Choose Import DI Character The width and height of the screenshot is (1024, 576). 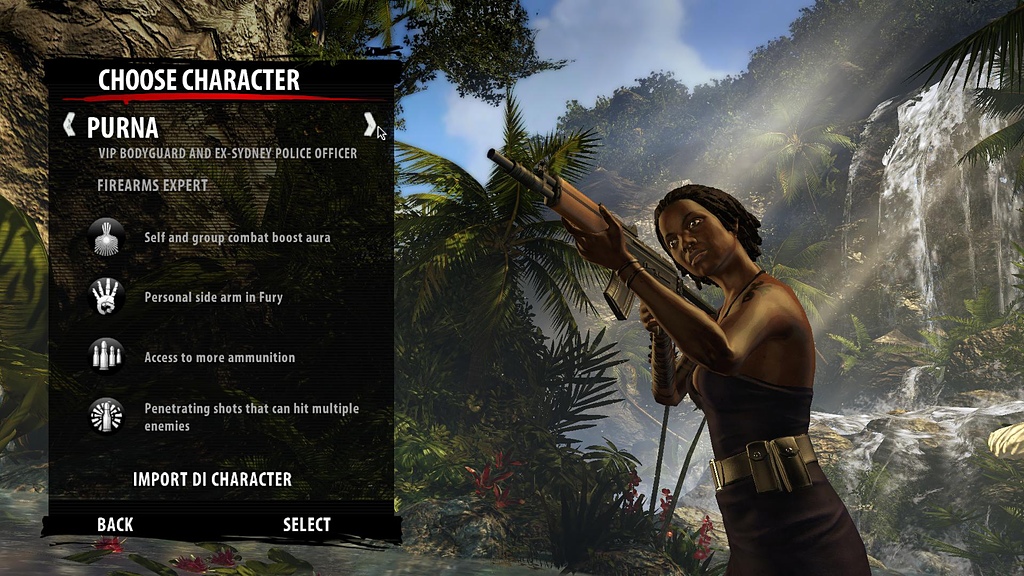[212, 479]
